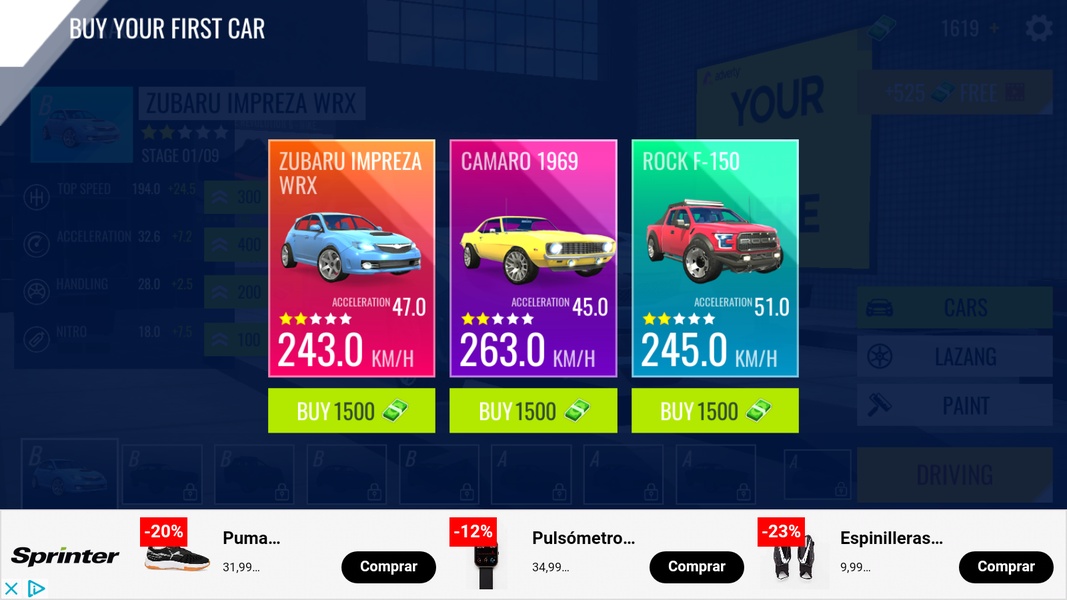The height and width of the screenshot is (600, 1067).
Task: Close the Sprinter ad banner
Action: click(x=12, y=588)
